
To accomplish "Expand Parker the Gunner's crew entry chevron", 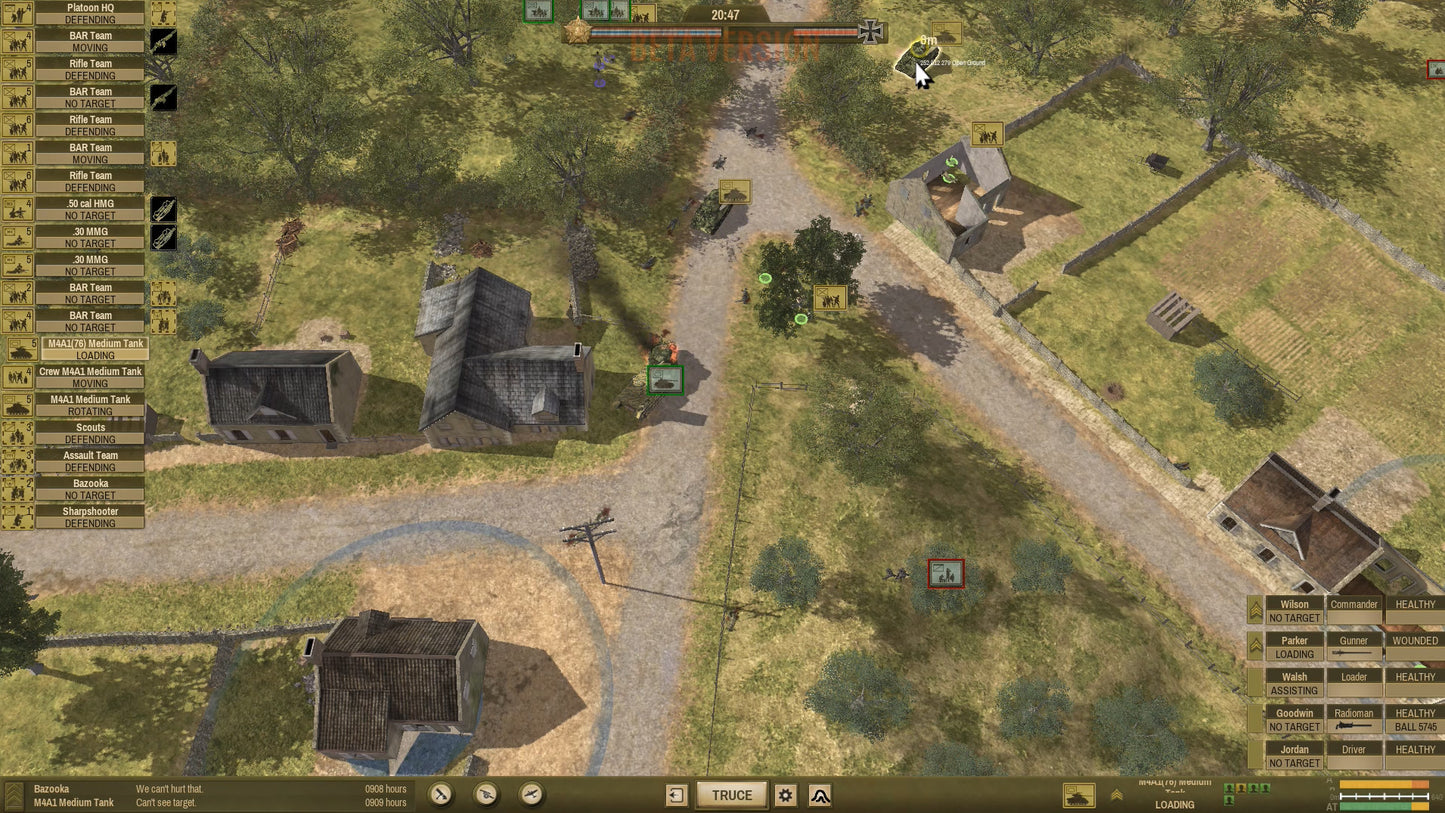I will pos(1255,646).
